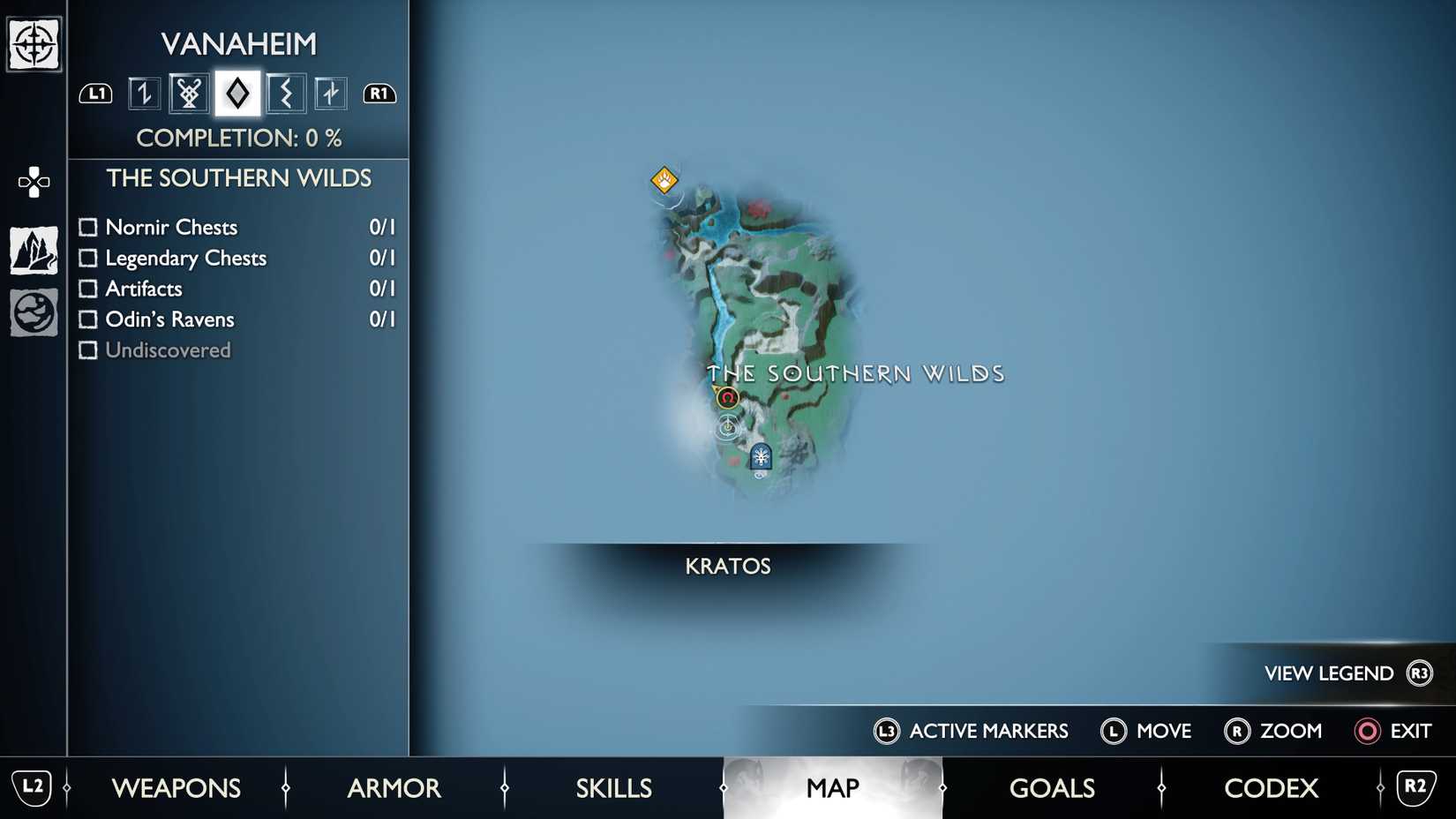The image size is (1456, 819).
Task: Enable the Odin's Ravens checkbox
Action: click(88, 319)
